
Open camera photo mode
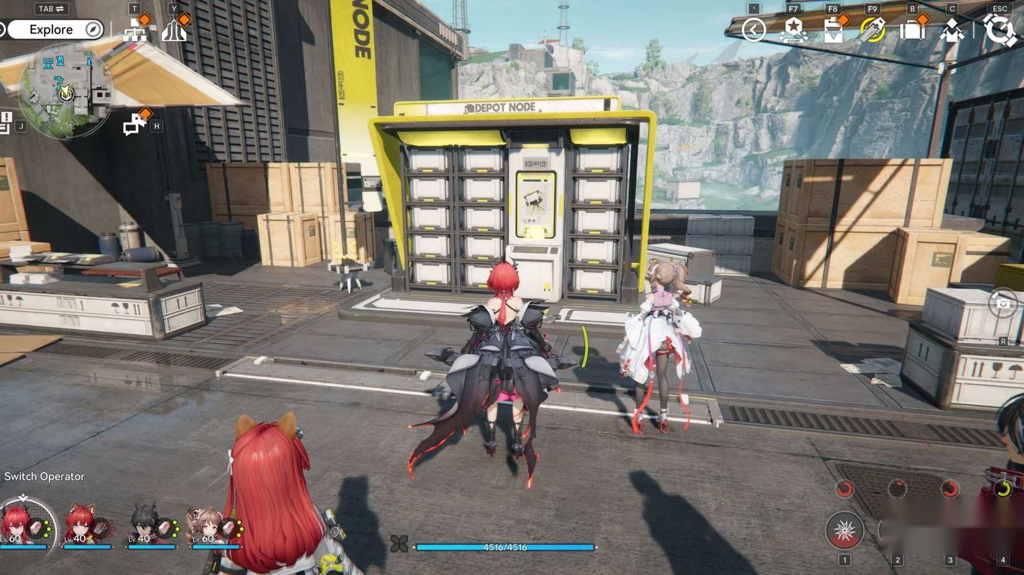pyautogui.click(x=1003, y=304)
